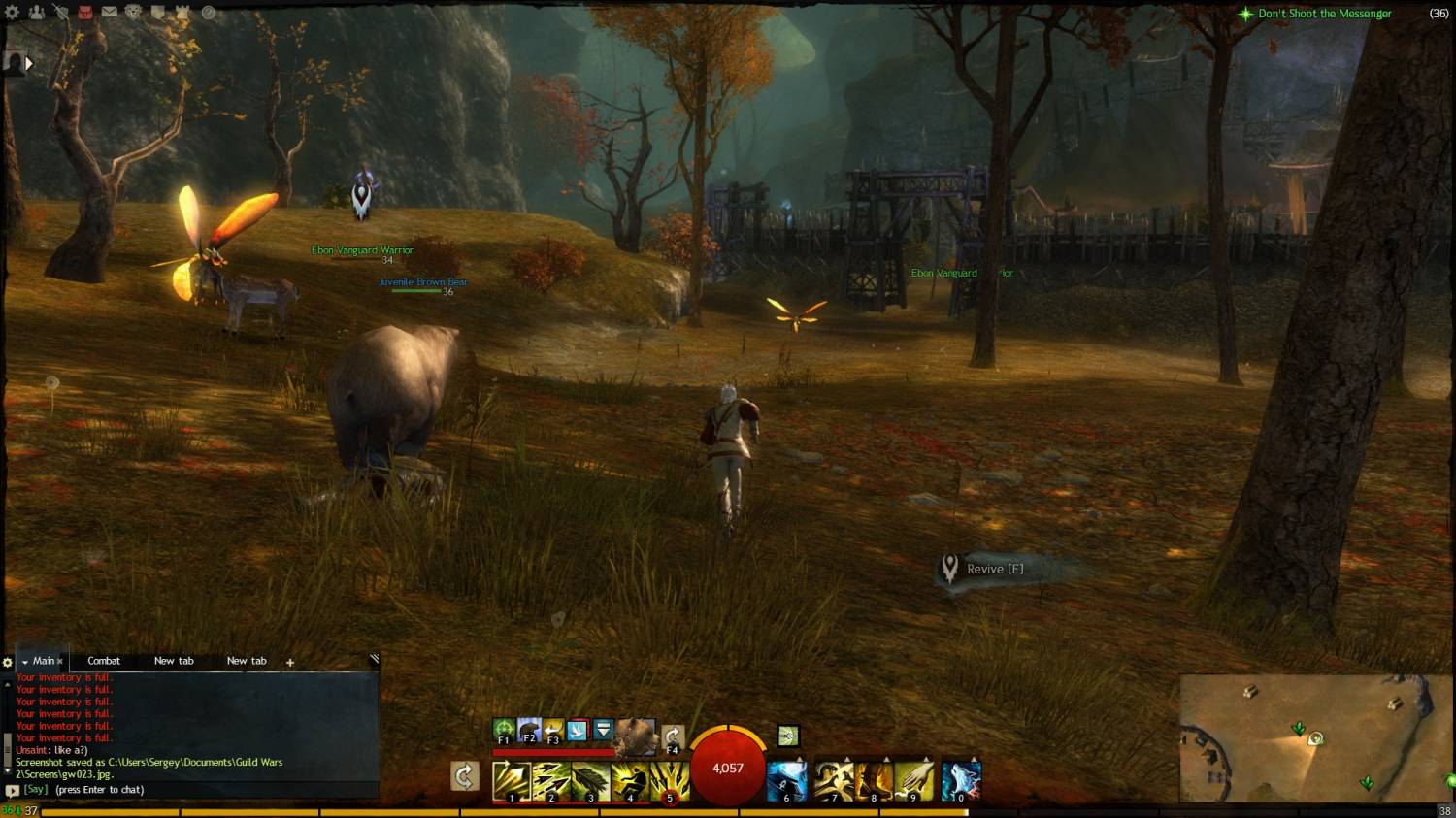
Task: Click the weapon swap button
Action: 465,776
